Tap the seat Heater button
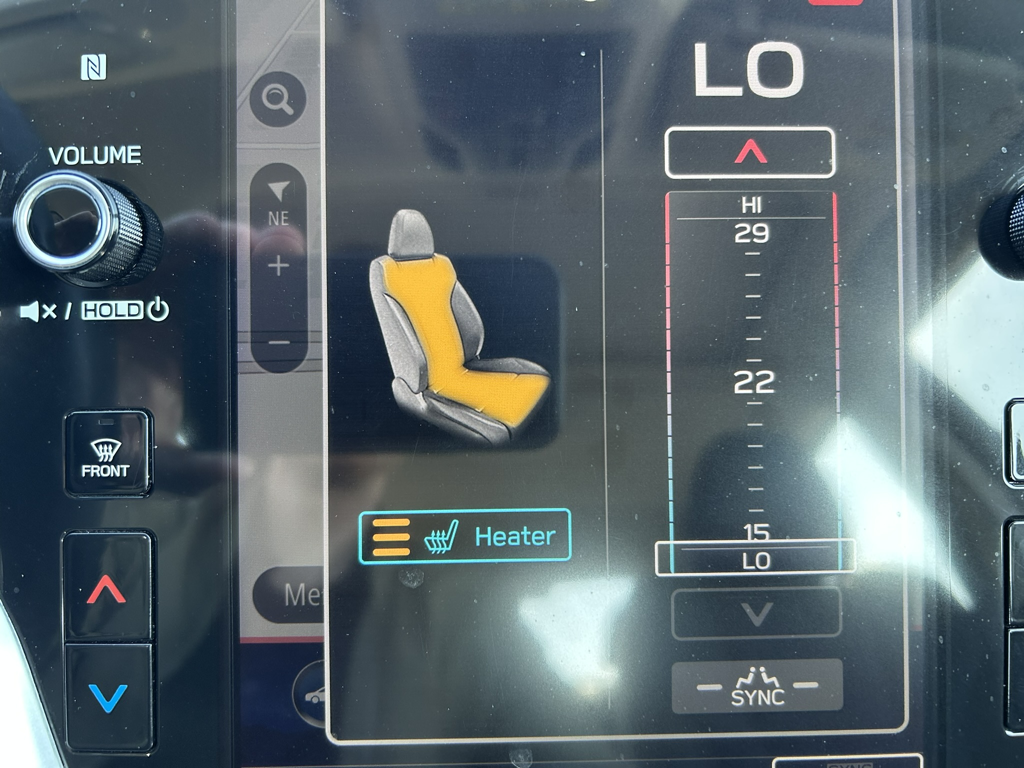The height and width of the screenshot is (768, 1024). [465, 536]
